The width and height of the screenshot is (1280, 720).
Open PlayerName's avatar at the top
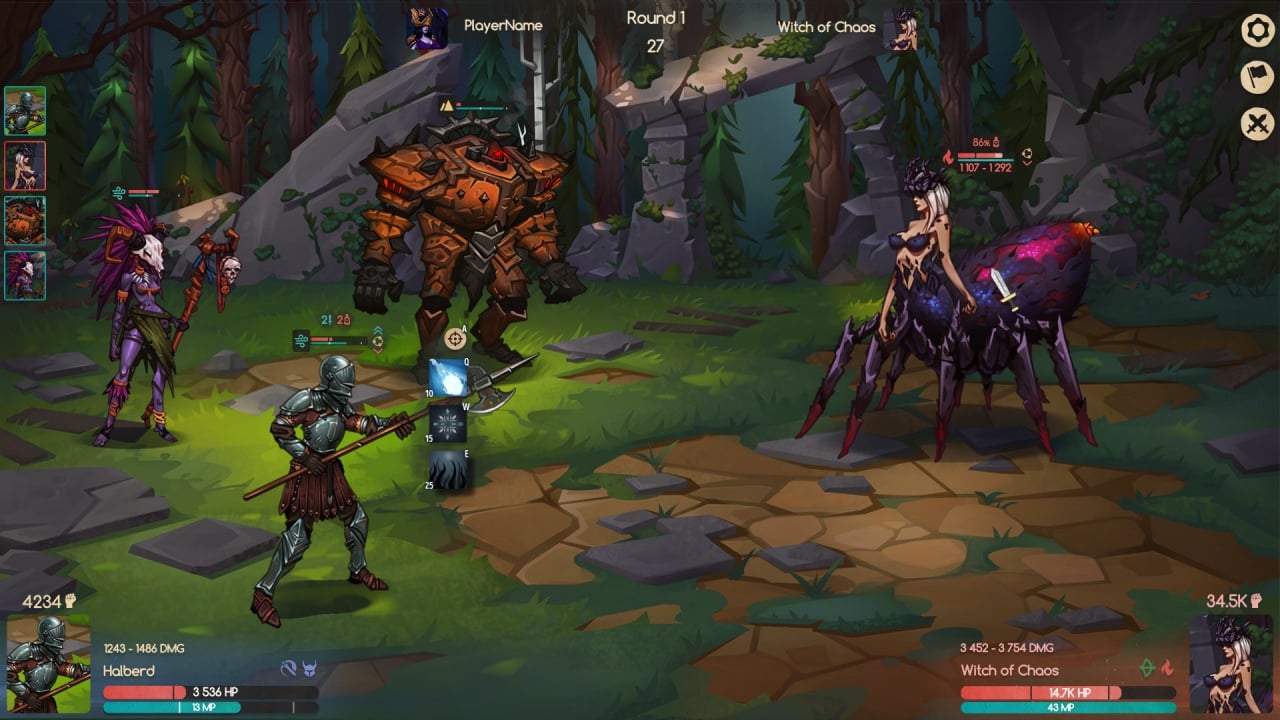coord(427,29)
